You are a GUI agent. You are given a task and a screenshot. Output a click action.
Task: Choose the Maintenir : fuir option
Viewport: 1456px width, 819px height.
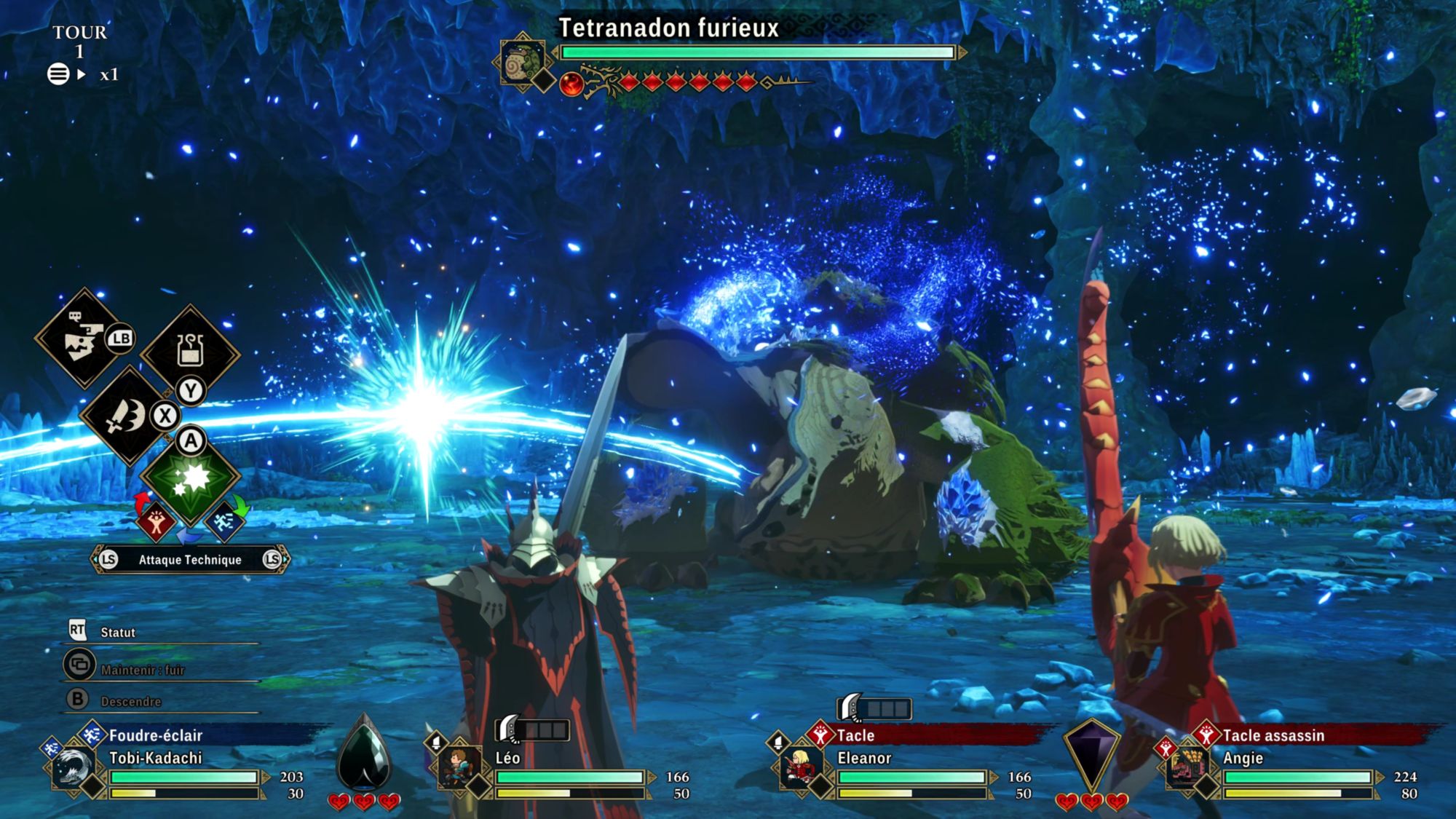click(142, 670)
